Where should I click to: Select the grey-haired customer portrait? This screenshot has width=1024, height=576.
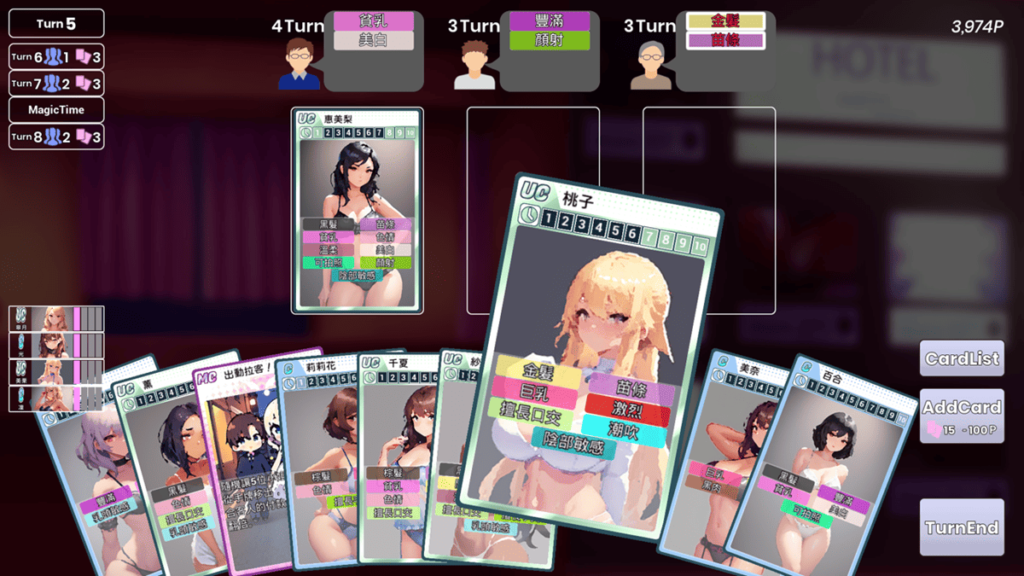pyautogui.click(x=652, y=63)
